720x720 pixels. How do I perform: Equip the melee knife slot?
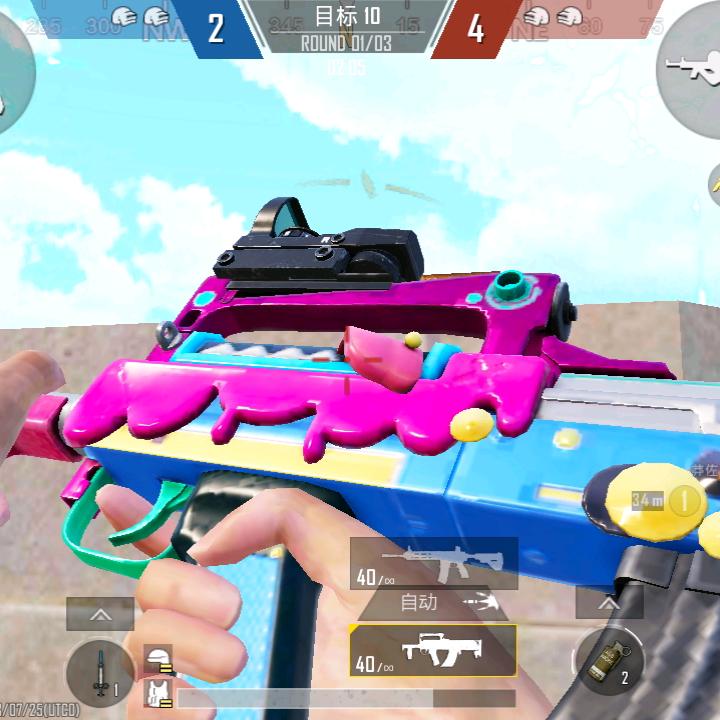(x=100, y=673)
